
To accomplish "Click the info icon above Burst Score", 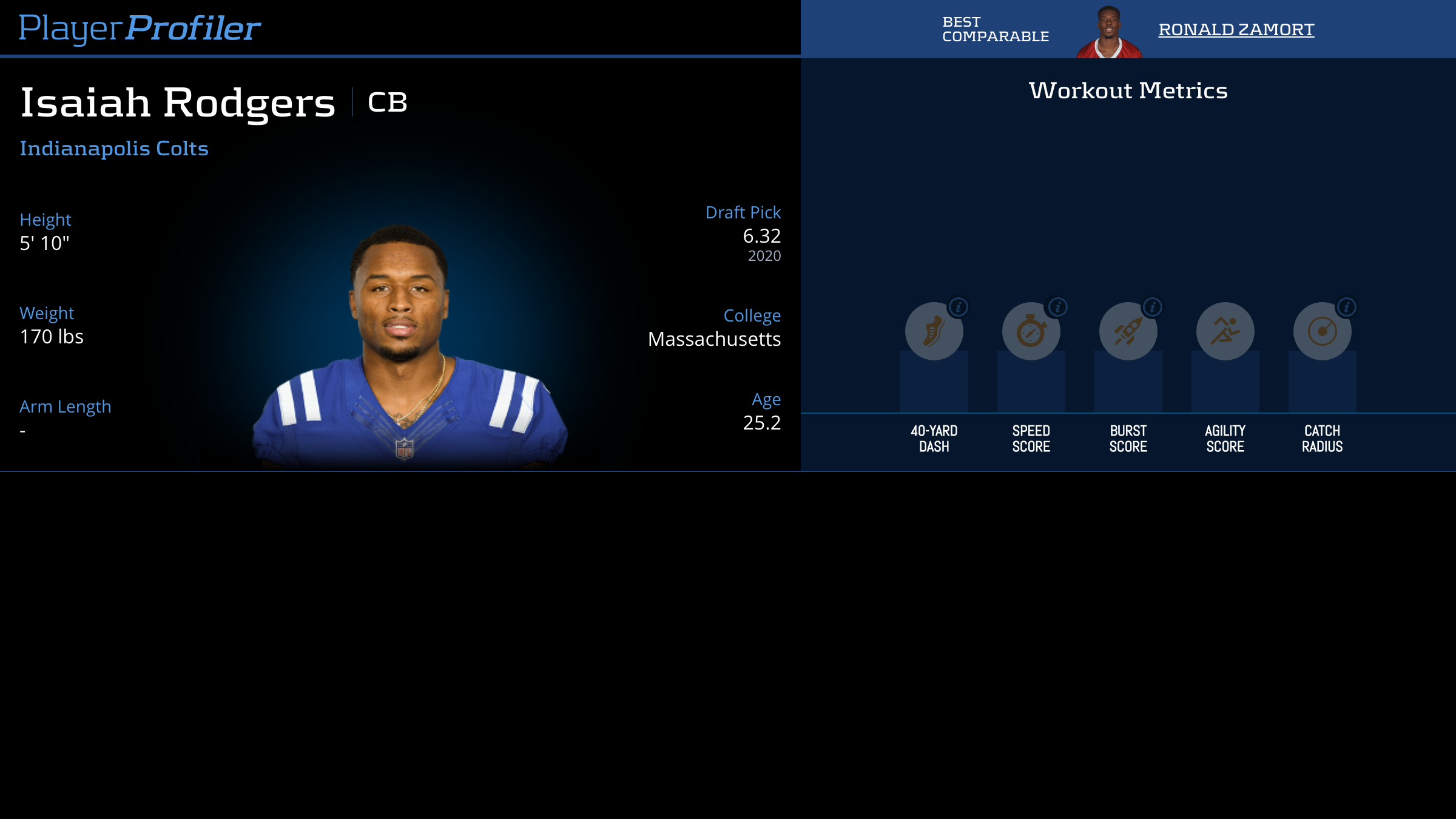I will [1152, 307].
